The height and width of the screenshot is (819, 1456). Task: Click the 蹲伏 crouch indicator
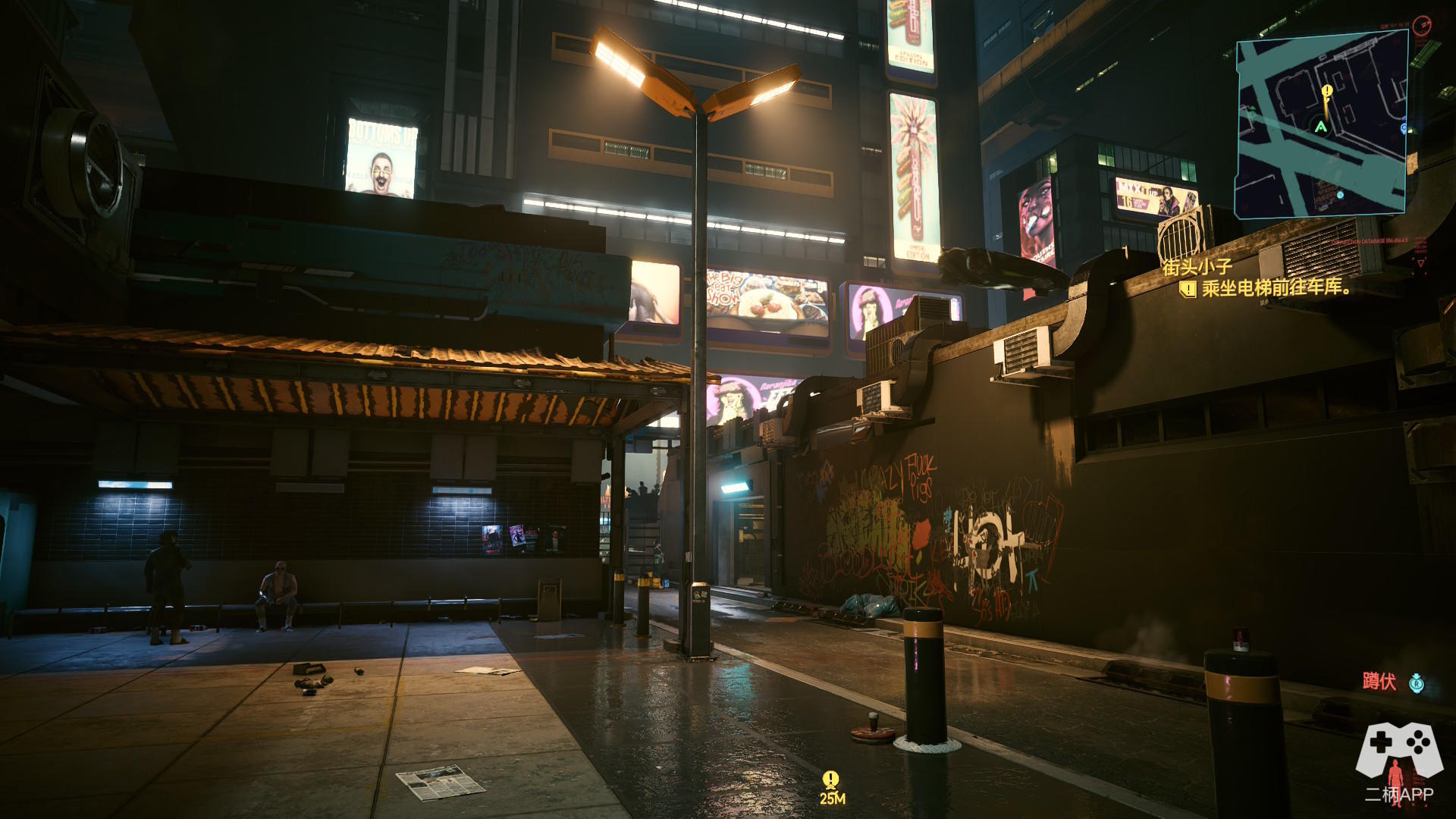(1379, 682)
